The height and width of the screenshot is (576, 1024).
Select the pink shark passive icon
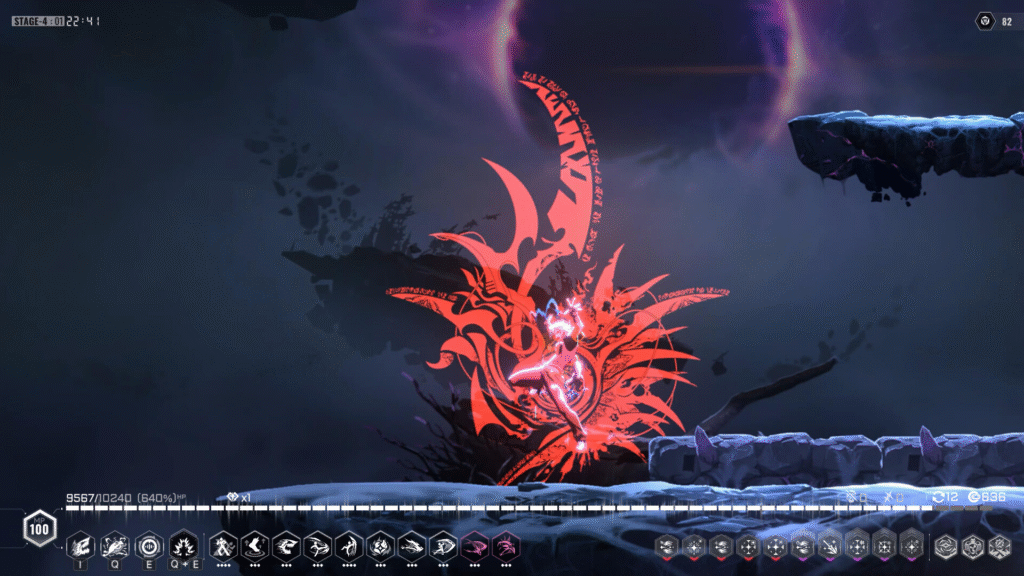476,546
